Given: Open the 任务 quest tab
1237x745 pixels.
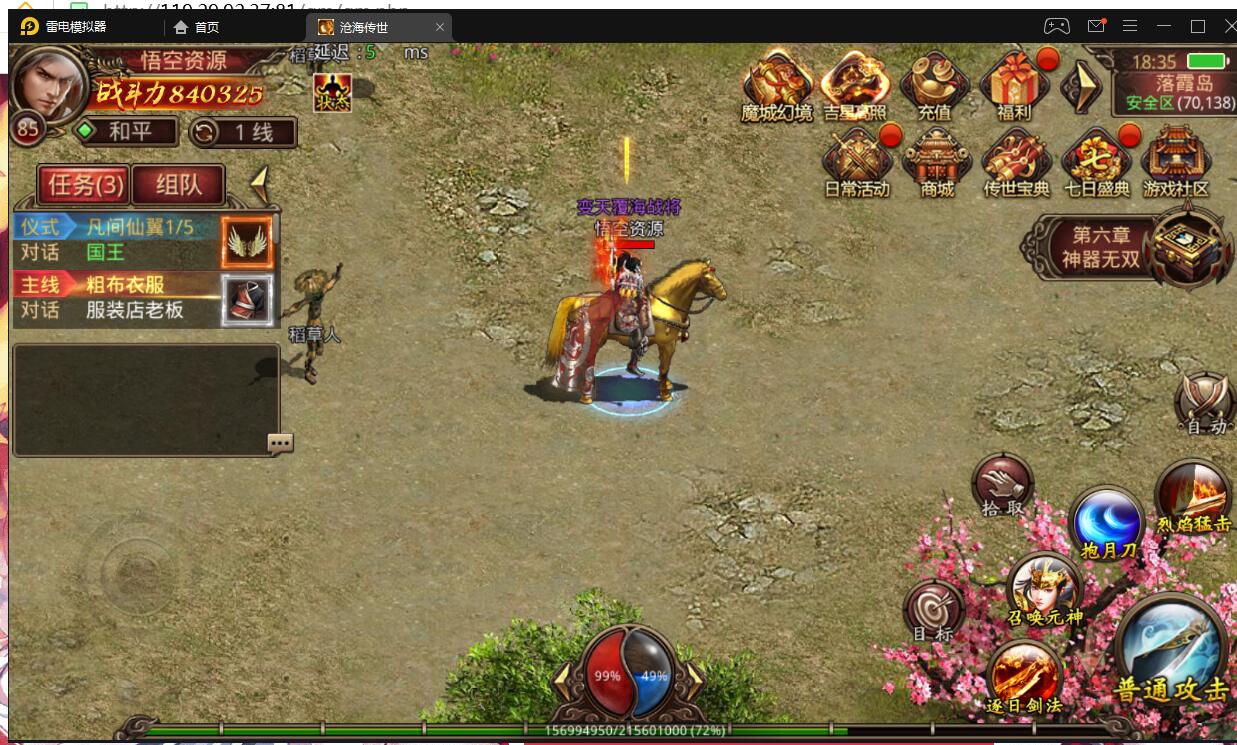Looking at the screenshot, I should pos(85,185).
